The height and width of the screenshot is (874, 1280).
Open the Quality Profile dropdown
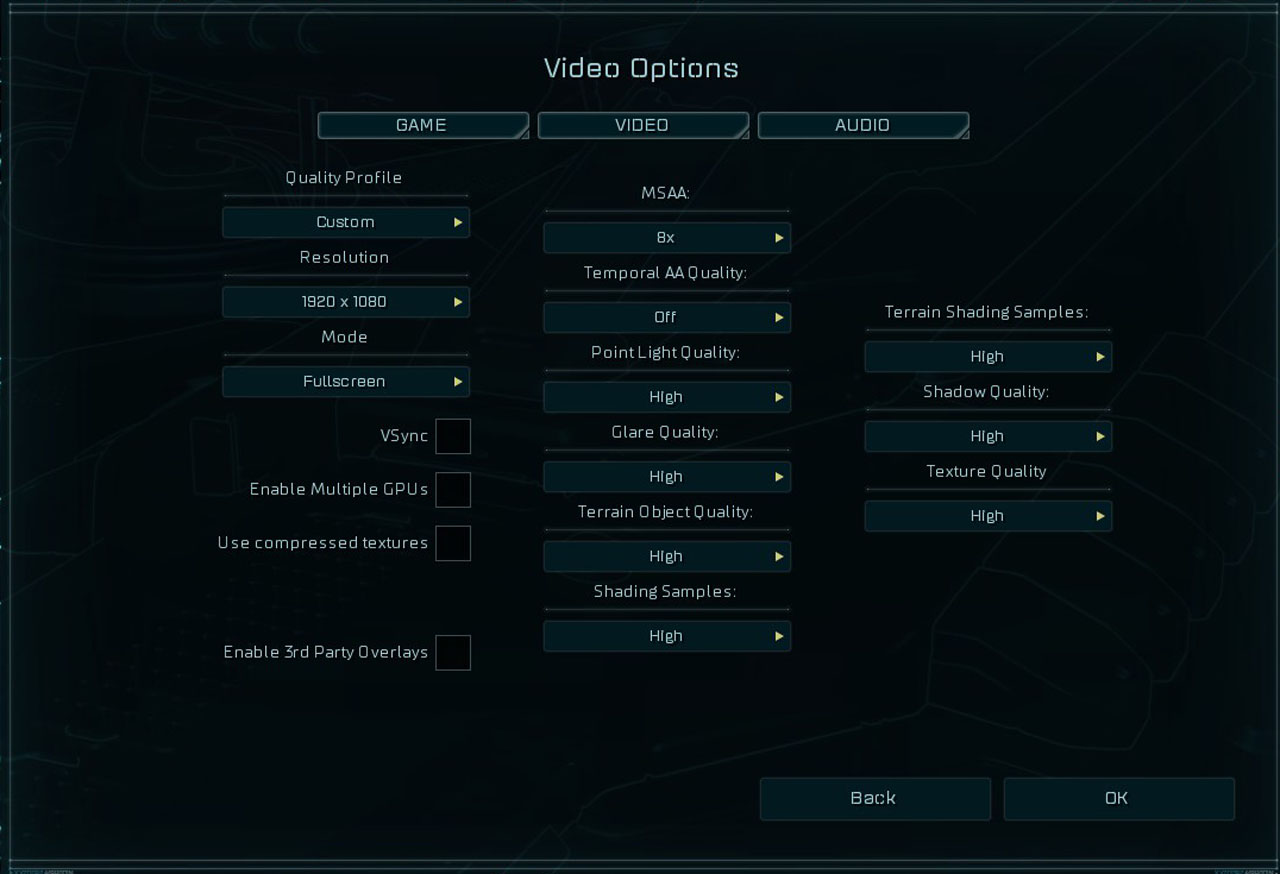coord(346,222)
